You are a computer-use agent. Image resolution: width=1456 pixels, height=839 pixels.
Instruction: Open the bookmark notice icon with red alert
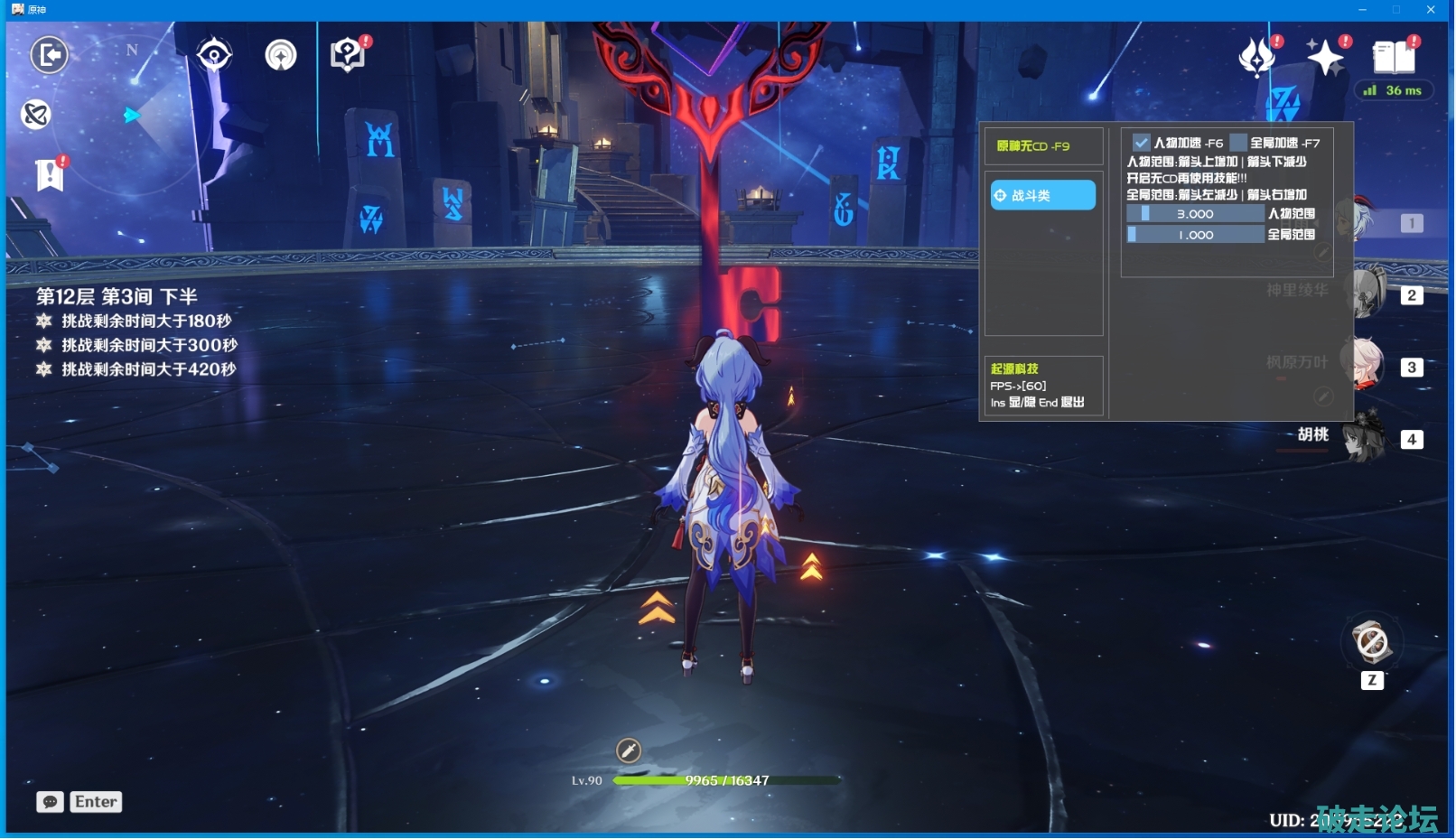tap(50, 174)
